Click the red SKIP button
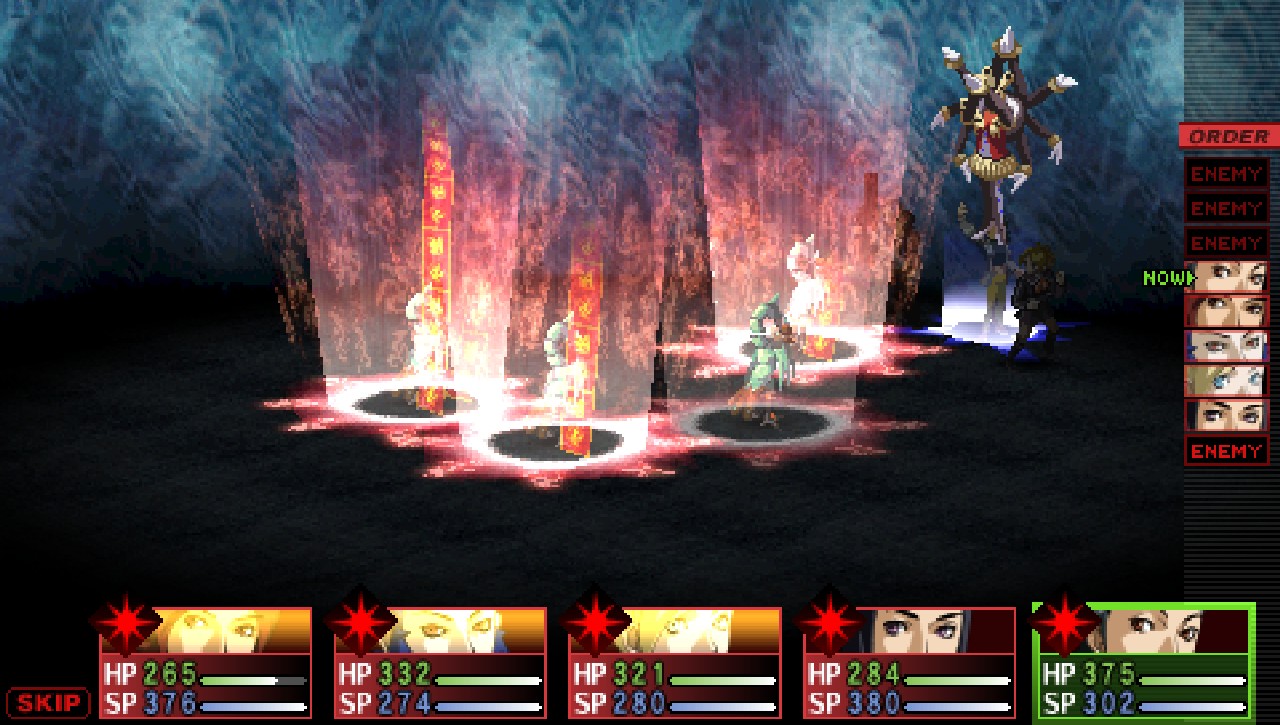Viewport: 1280px width, 725px height. click(48, 702)
